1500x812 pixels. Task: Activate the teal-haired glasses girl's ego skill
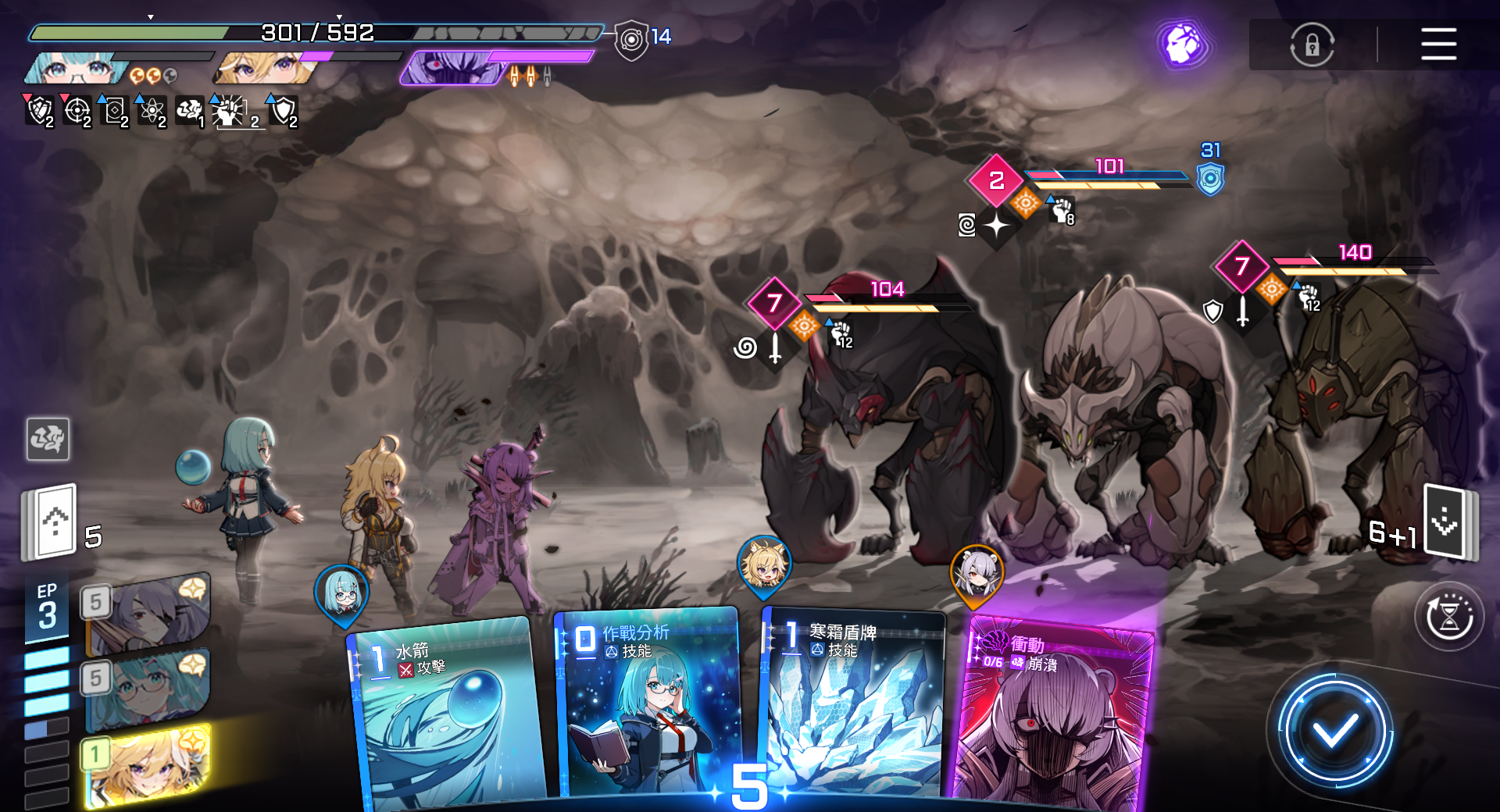click(148, 689)
